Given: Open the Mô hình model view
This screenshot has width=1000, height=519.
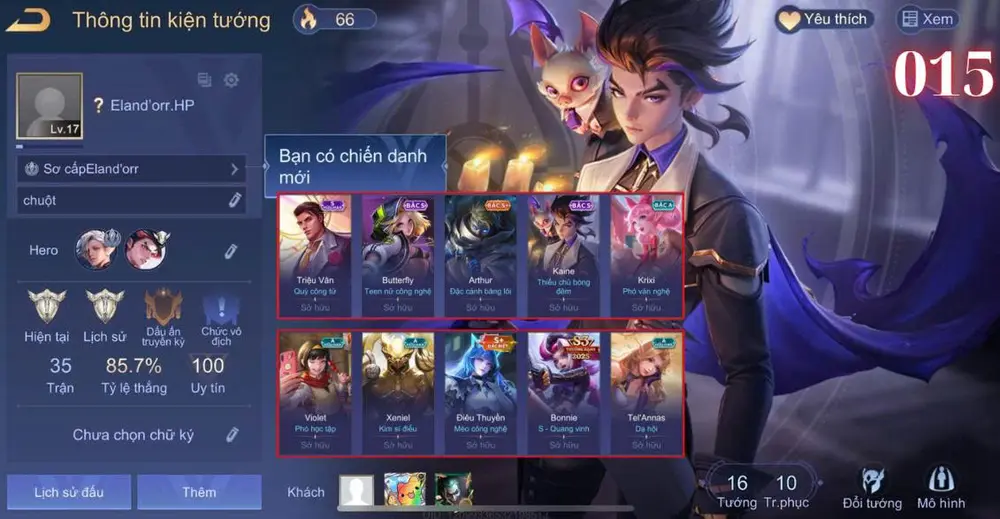Looking at the screenshot, I should (941, 487).
